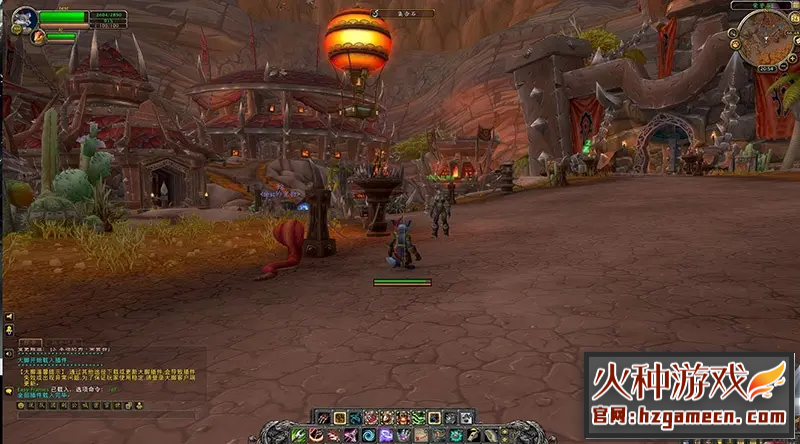
Task: Select the player portrait frame
Action: tap(24, 18)
